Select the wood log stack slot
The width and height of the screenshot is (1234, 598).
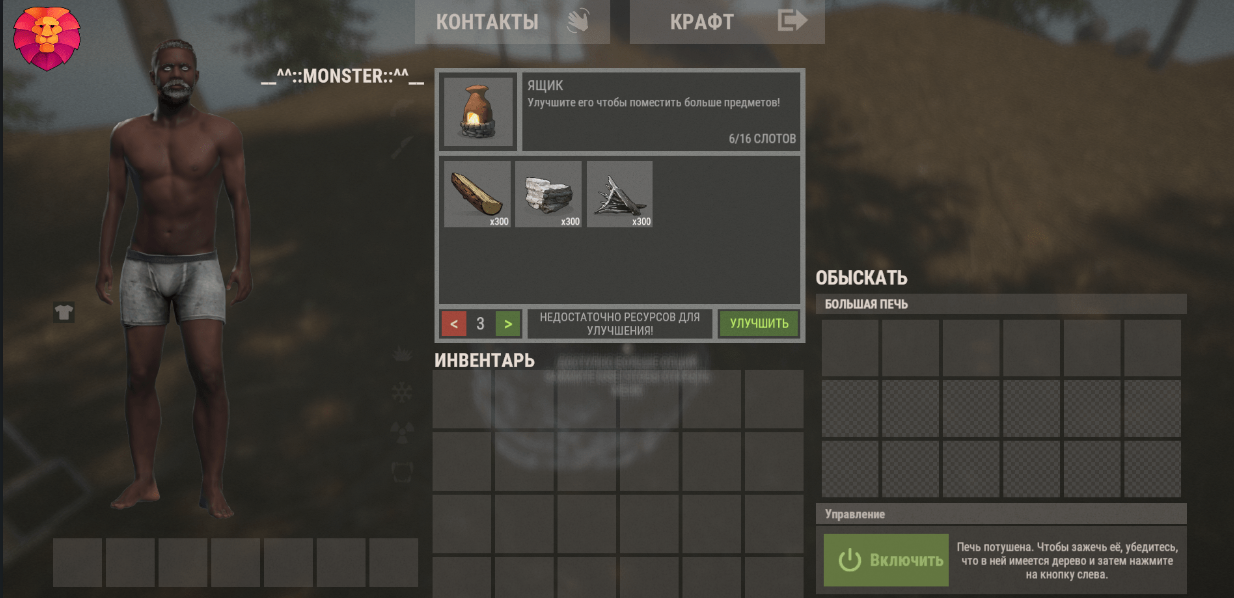point(477,194)
